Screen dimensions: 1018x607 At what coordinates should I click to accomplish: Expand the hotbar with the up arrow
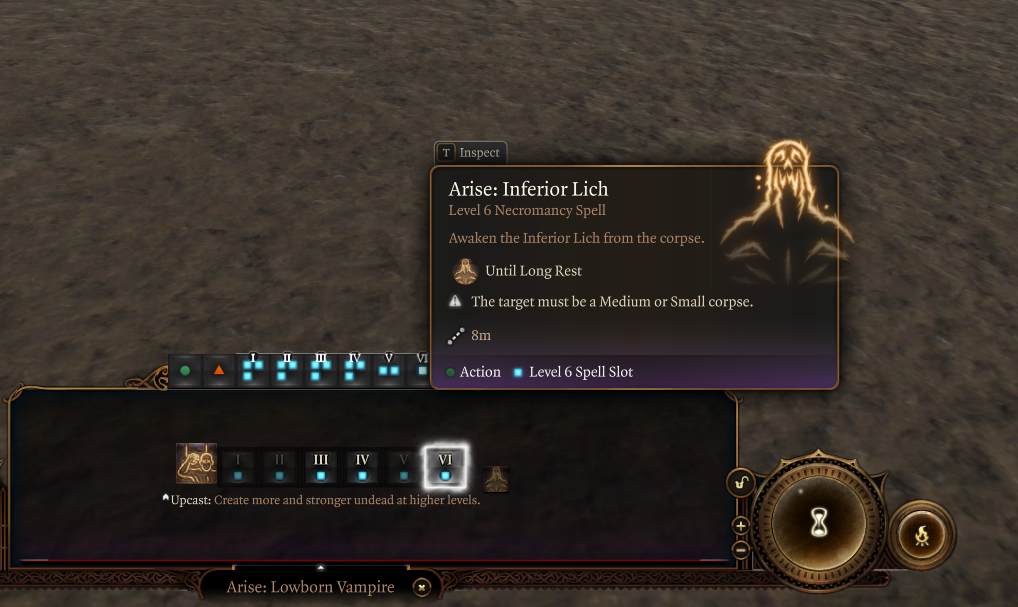click(x=320, y=567)
